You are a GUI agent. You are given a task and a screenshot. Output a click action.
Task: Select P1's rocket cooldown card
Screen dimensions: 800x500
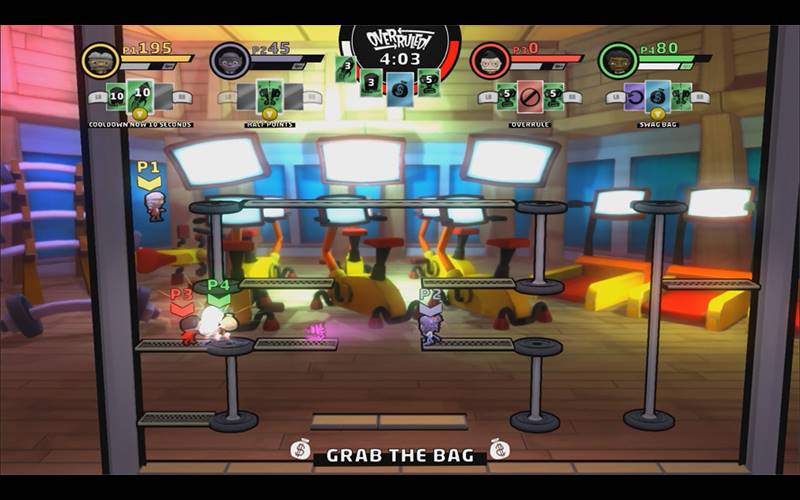tap(141, 97)
